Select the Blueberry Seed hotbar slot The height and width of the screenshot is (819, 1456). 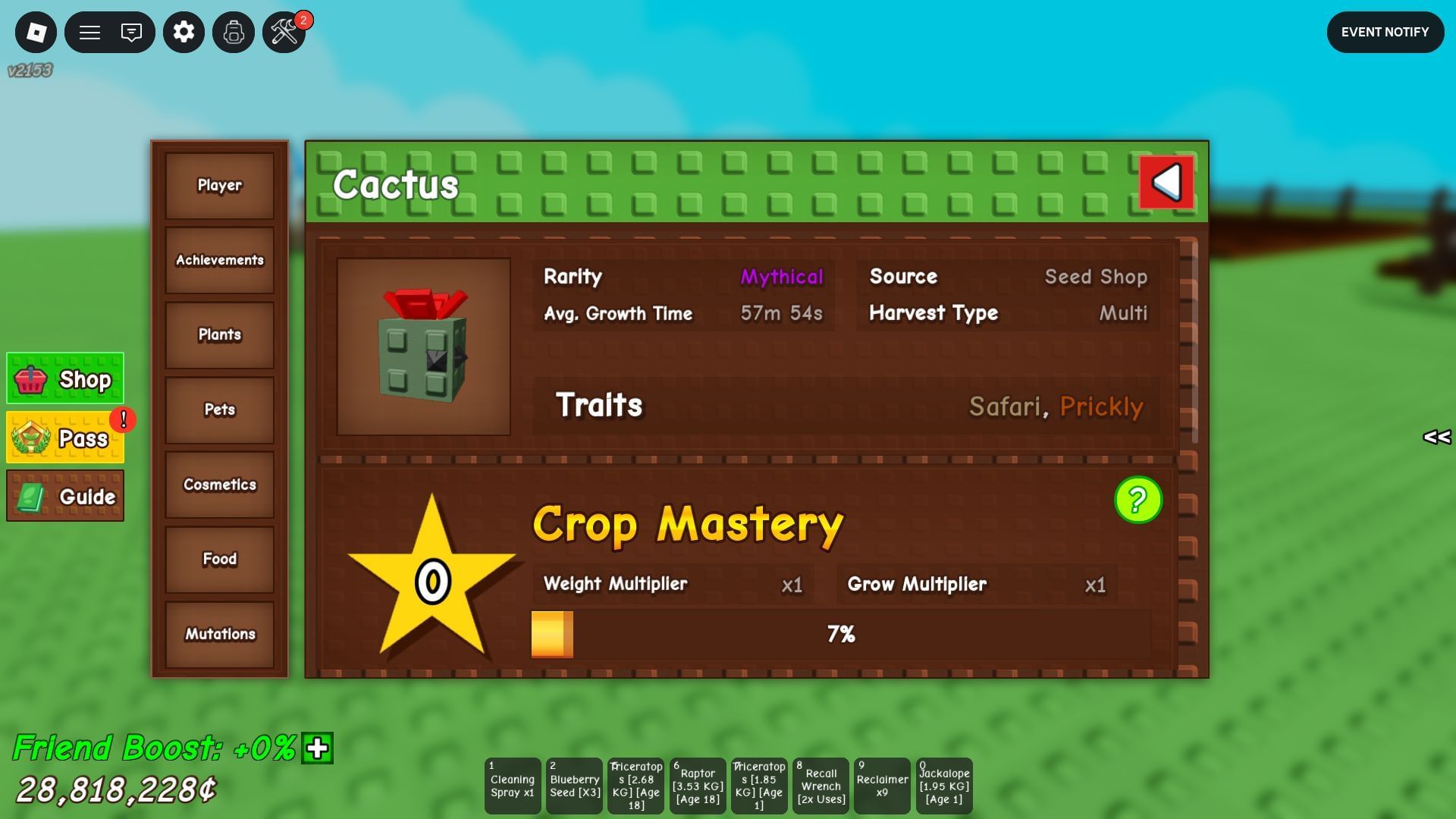574,786
